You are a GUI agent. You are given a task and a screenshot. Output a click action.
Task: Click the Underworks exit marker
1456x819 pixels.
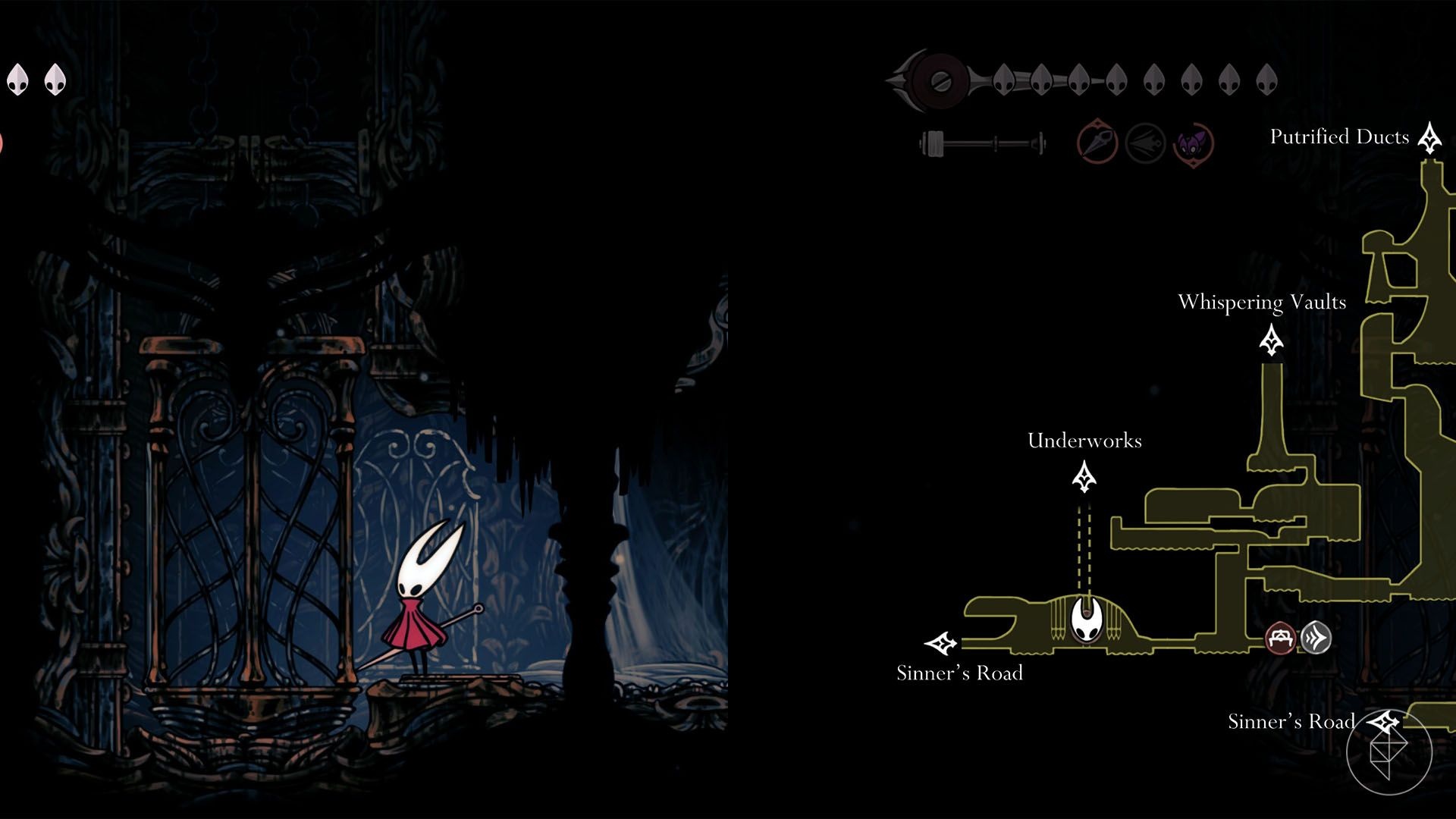[1084, 477]
